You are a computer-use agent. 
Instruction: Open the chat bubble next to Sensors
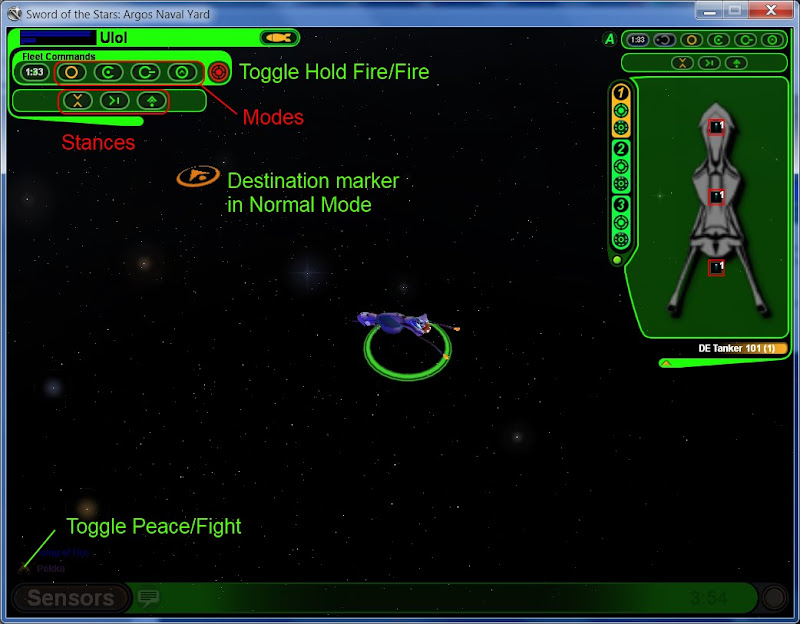click(x=149, y=598)
